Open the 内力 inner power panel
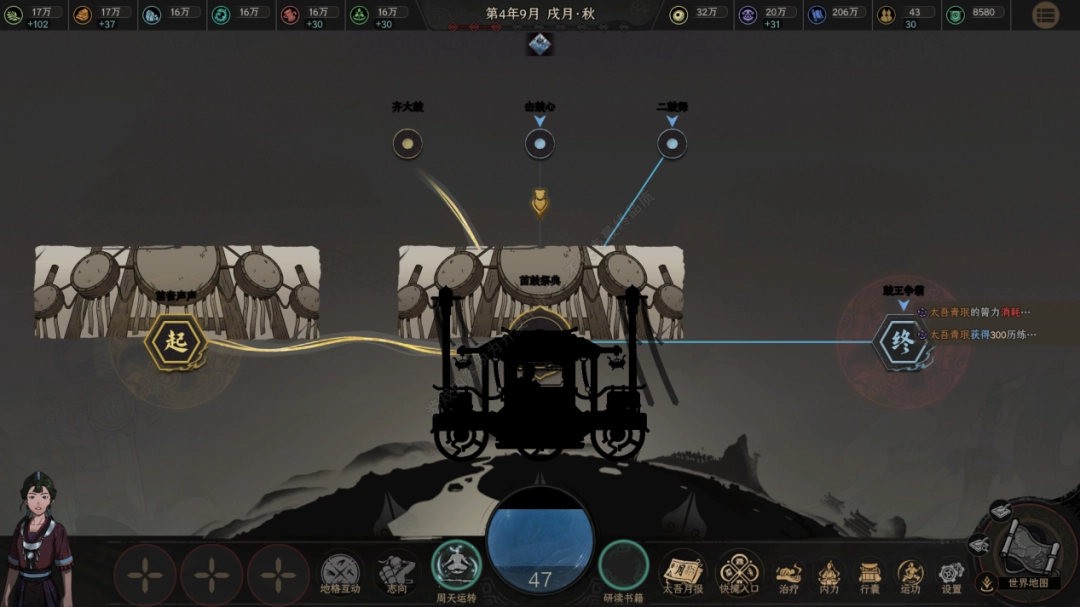 [x=829, y=575]
